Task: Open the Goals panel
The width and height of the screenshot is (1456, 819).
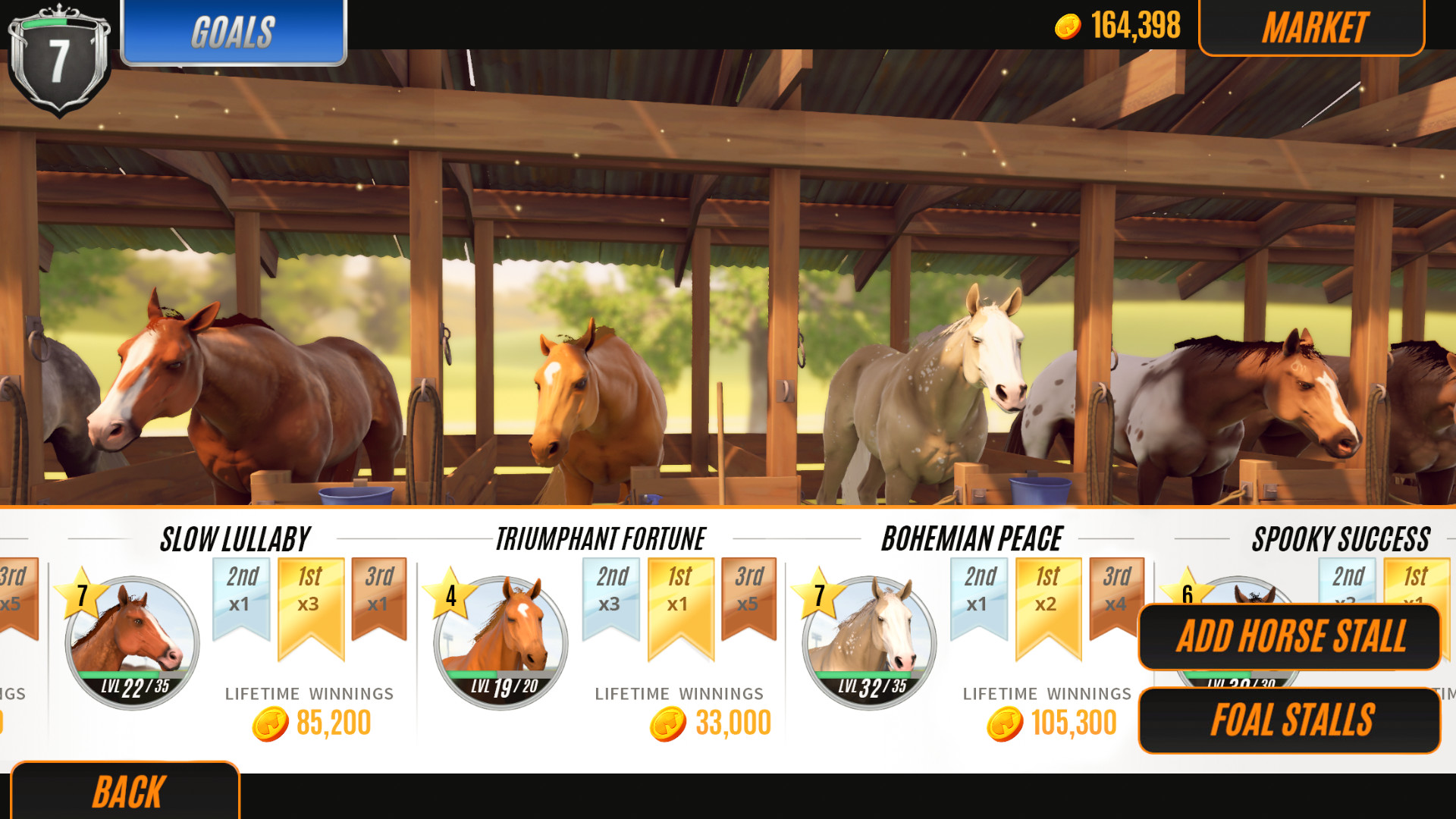Action: coord(234,30)
